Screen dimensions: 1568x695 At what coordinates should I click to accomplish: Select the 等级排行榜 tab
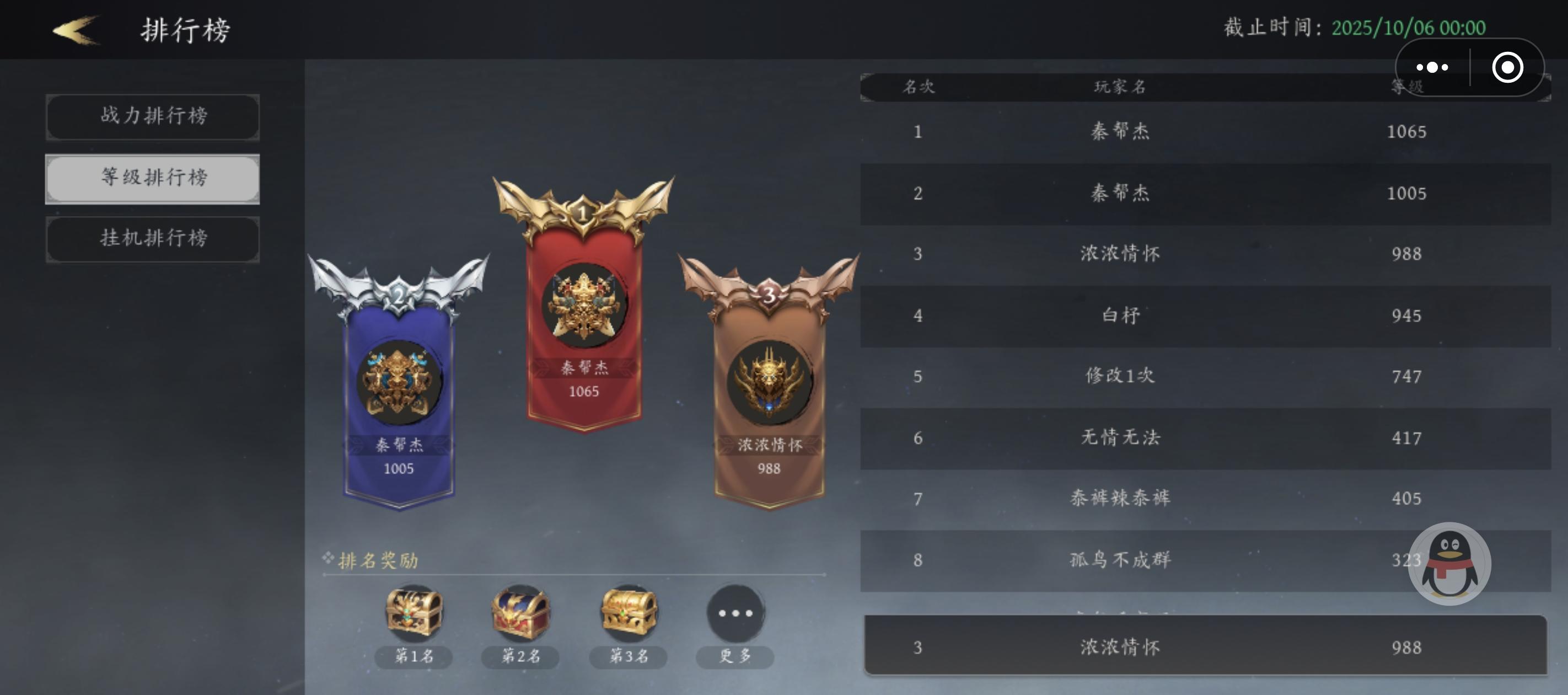(x=153, y=179)
